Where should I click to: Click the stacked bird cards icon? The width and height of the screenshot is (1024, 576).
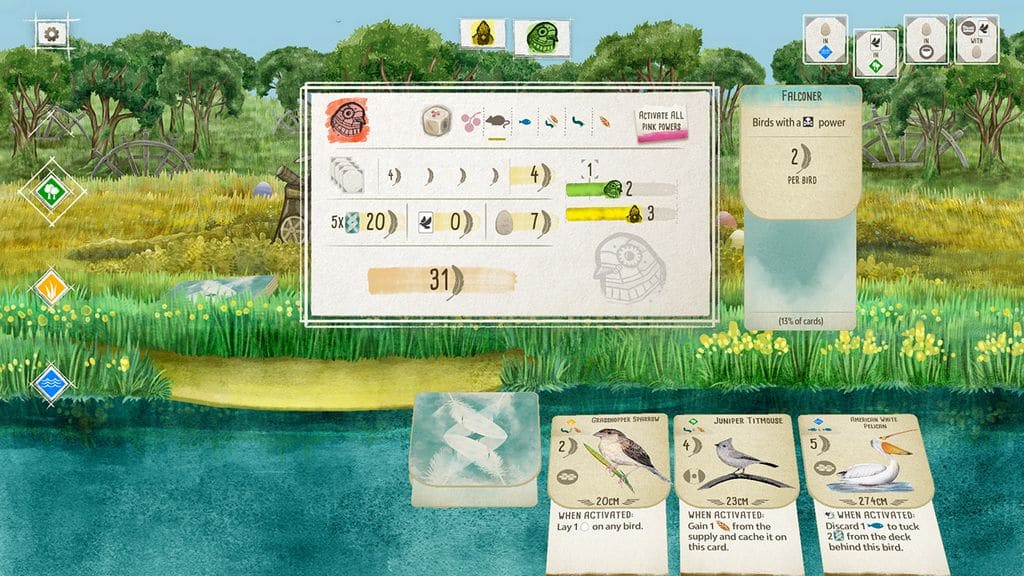[346, 175]
